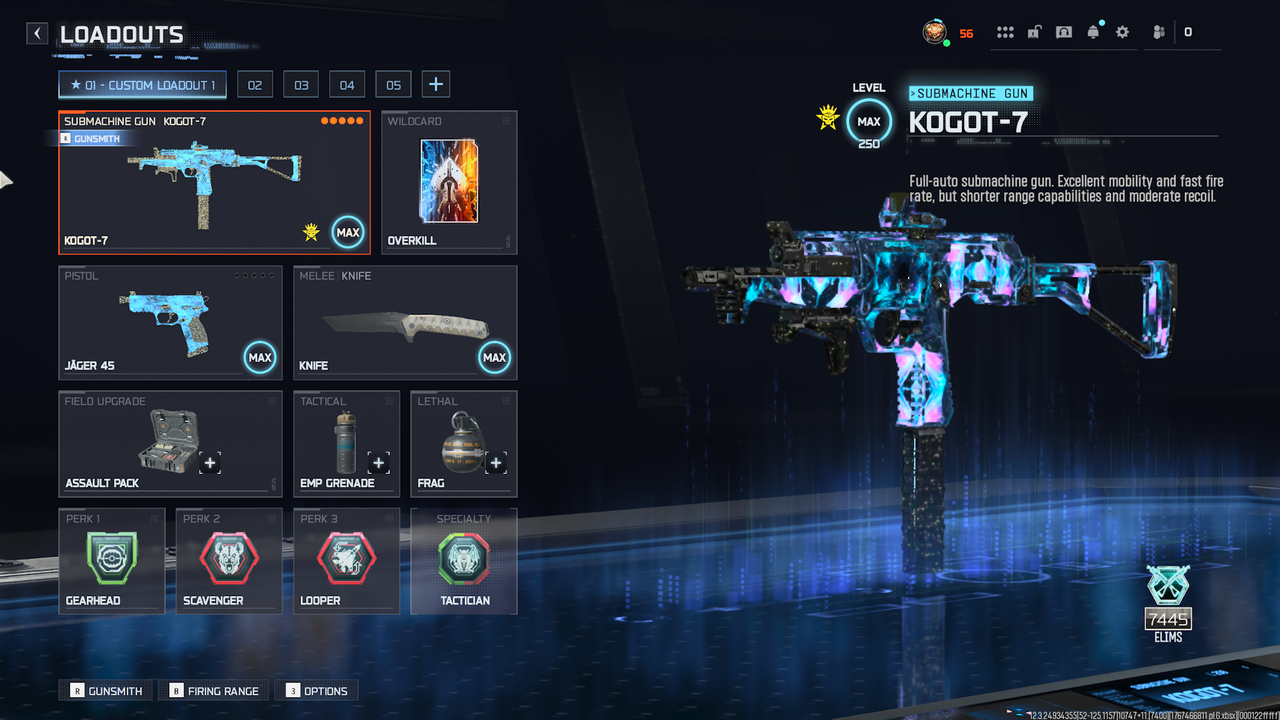Add a new loadout with the plus button
This screenshot has height=720, width=1280.
tap(435, 85)
